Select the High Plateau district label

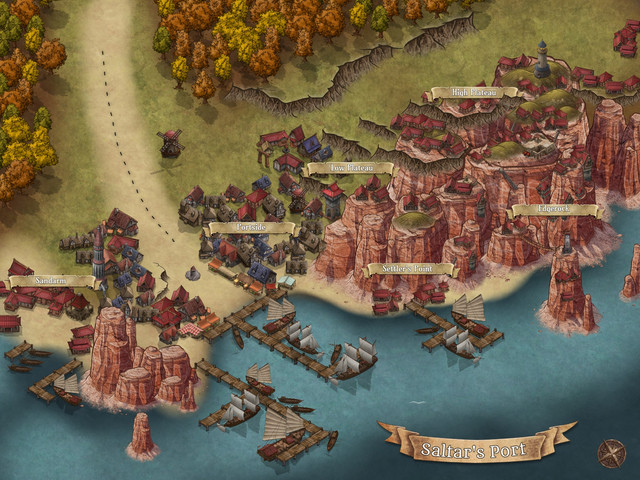pyautogui.click(x=474, y=93)
